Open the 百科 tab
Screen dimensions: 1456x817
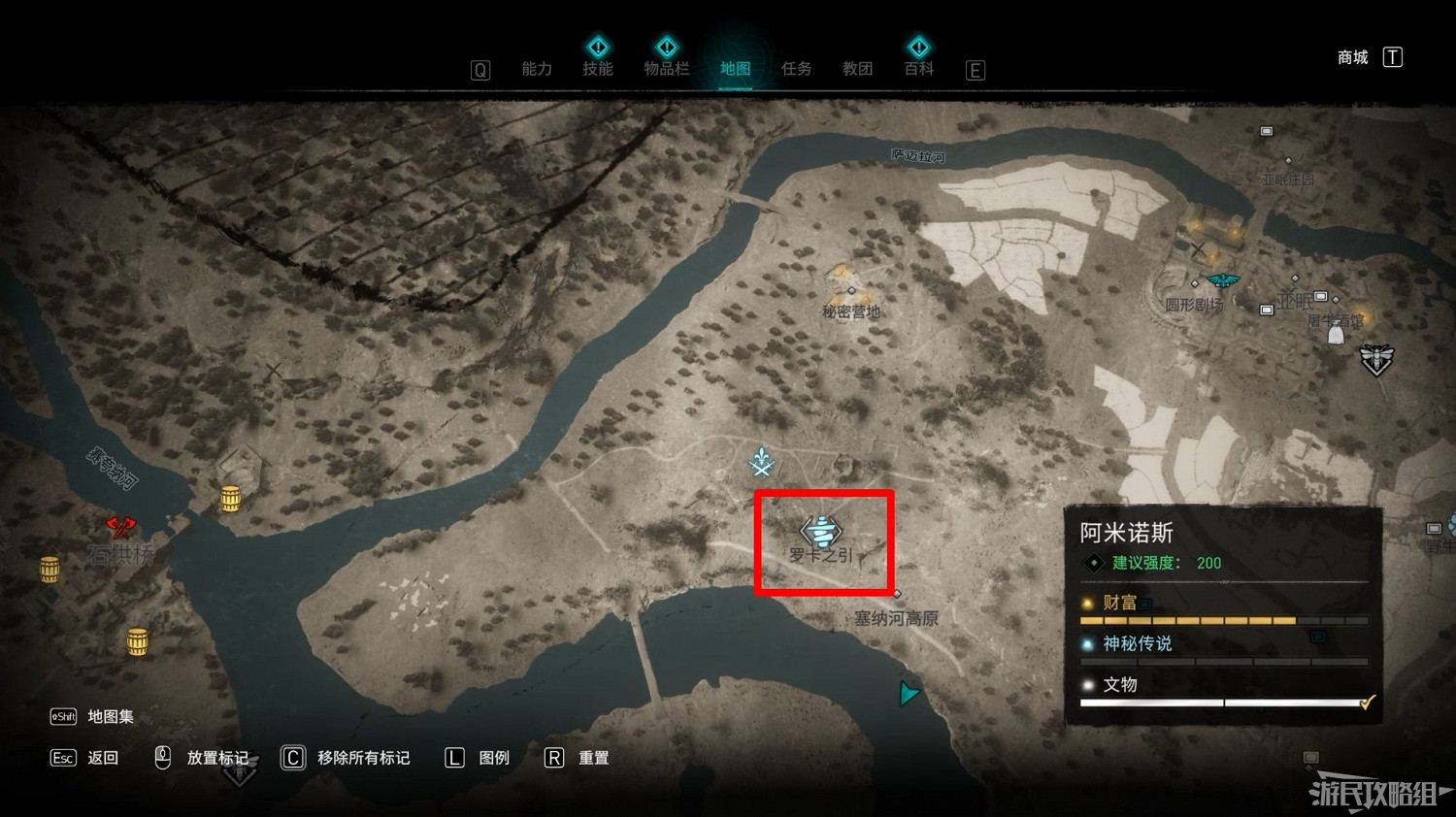coord(917,69)
